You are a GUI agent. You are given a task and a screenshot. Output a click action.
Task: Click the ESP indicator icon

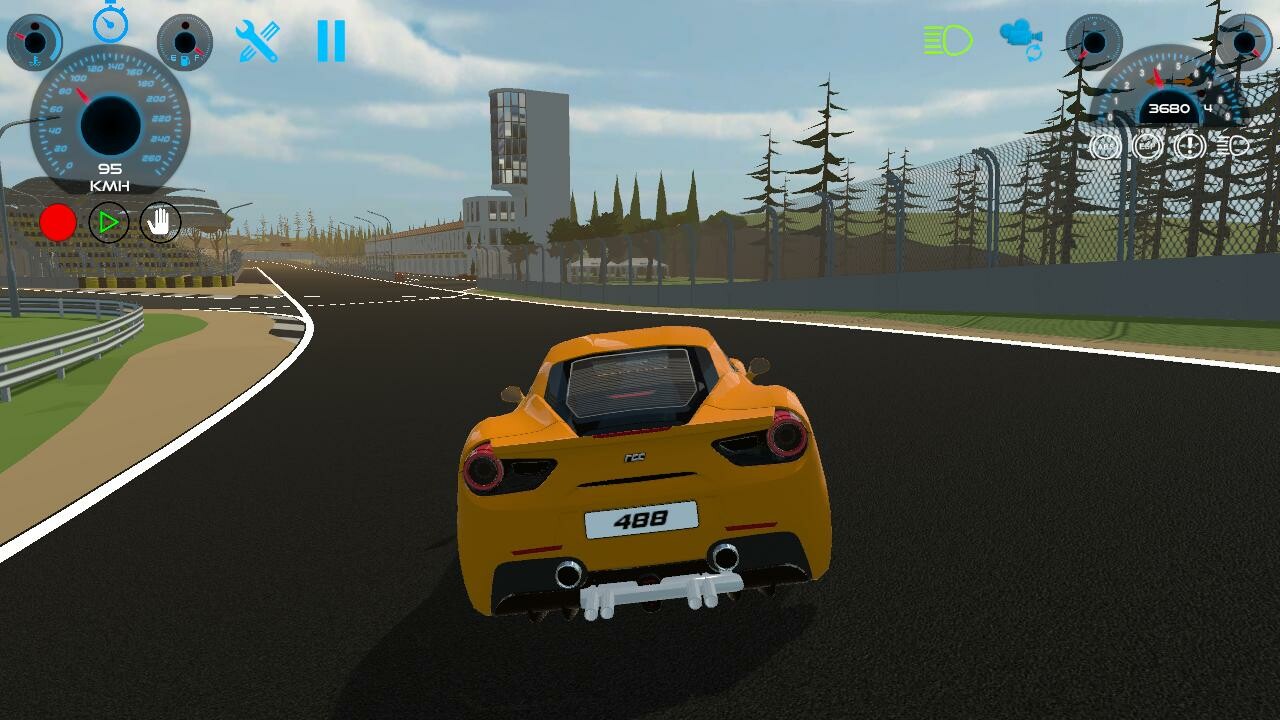click(1147, 145)
